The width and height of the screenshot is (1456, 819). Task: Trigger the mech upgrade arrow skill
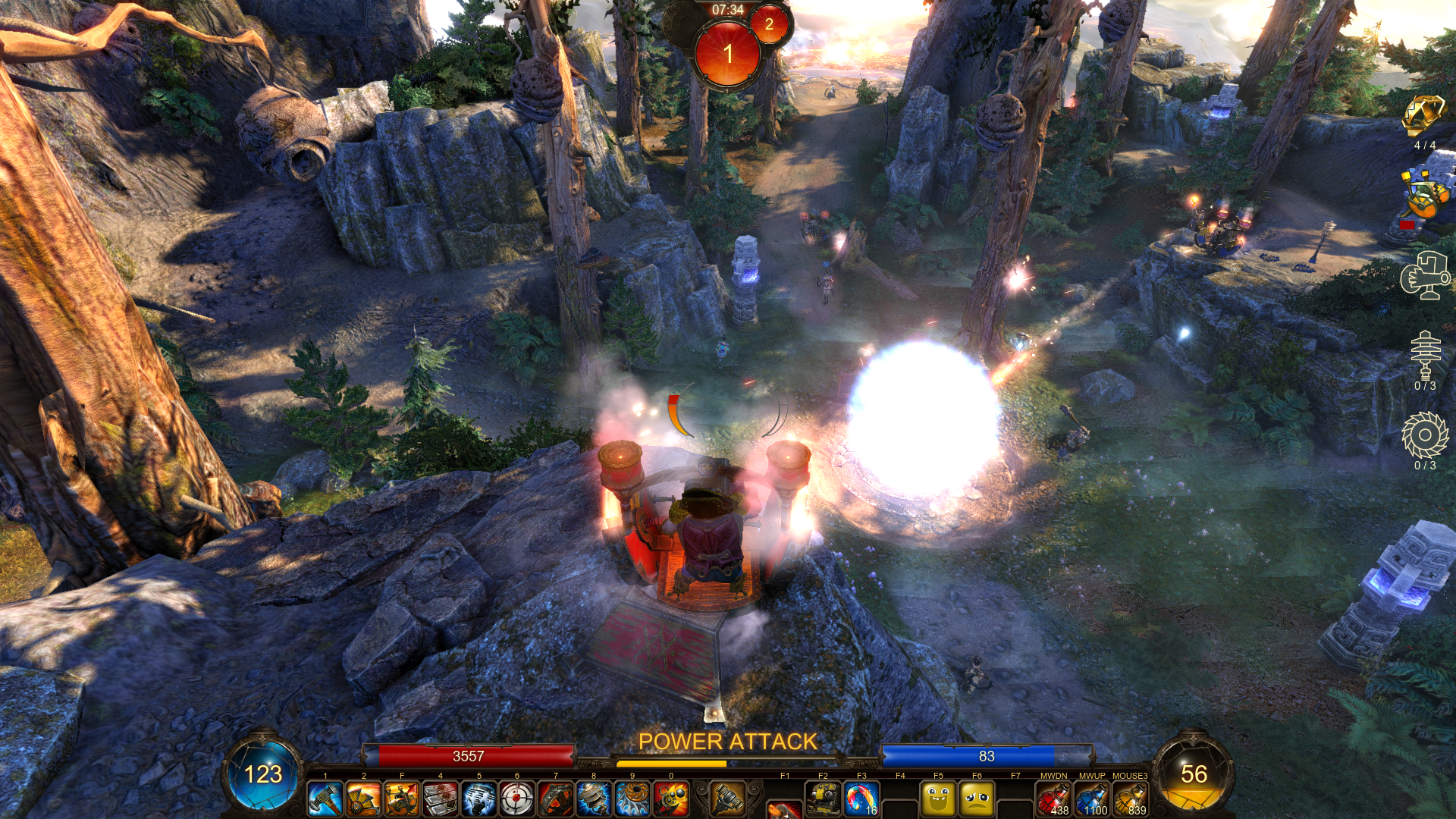point(402,799)
